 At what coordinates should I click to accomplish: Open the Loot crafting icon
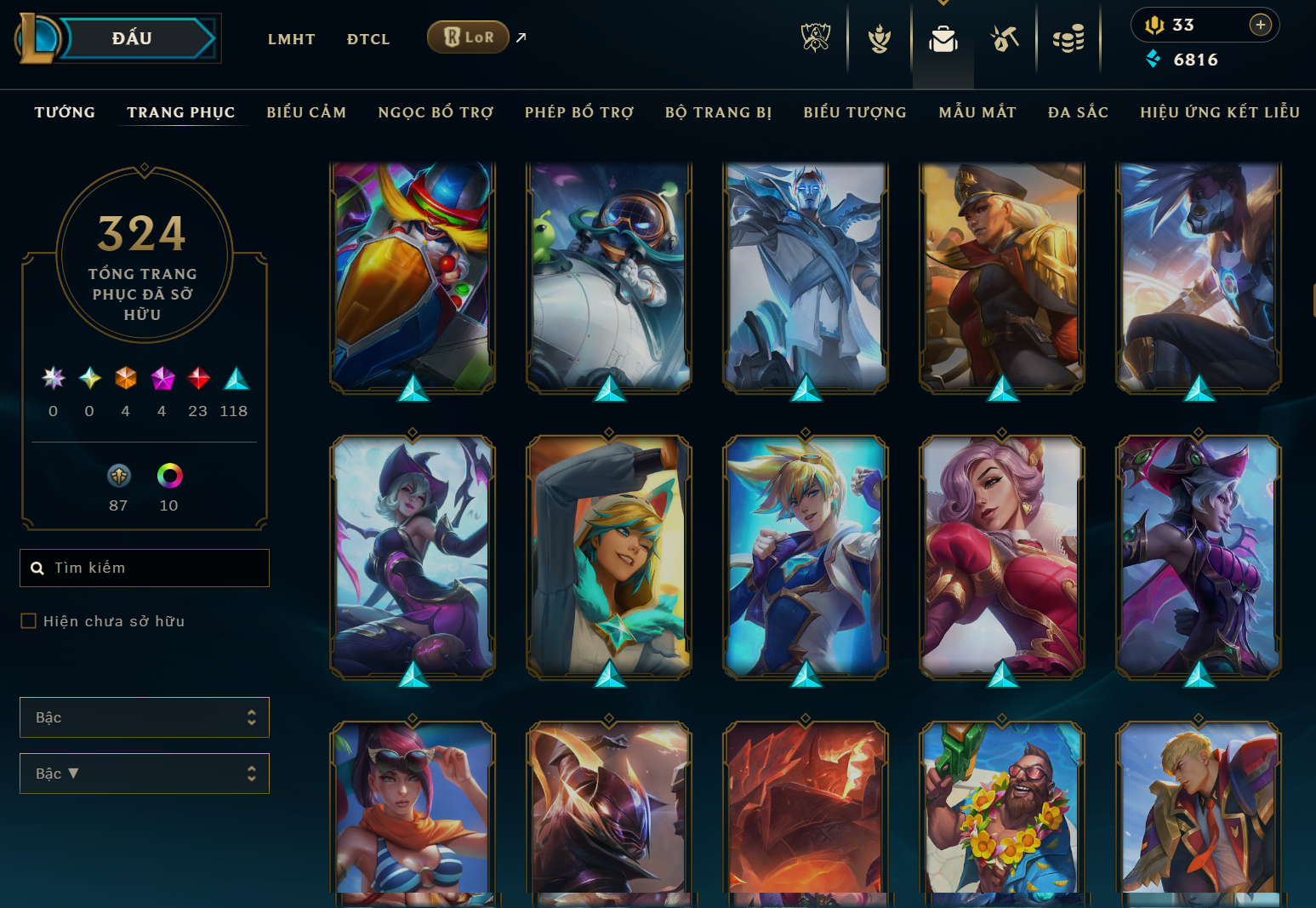pos(1005,37)
